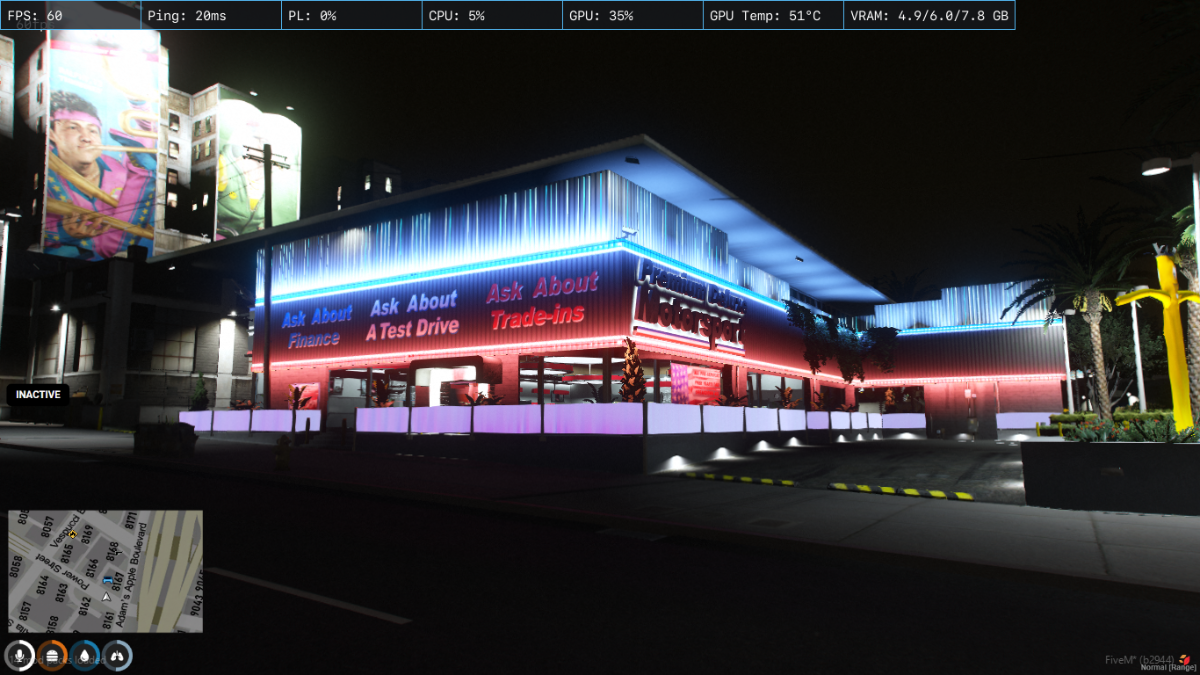
Task: Select the blue car blip on minimap
Action: click(x=107, y=580)
